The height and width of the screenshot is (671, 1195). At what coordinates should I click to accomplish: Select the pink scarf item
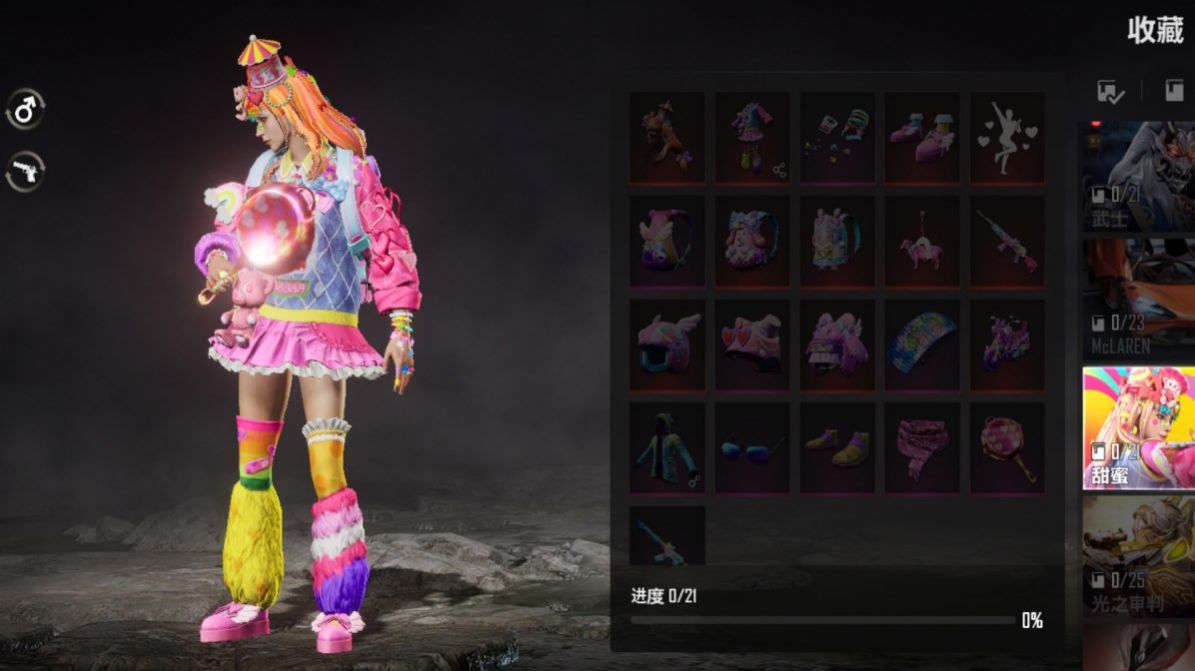pos(922,448)
